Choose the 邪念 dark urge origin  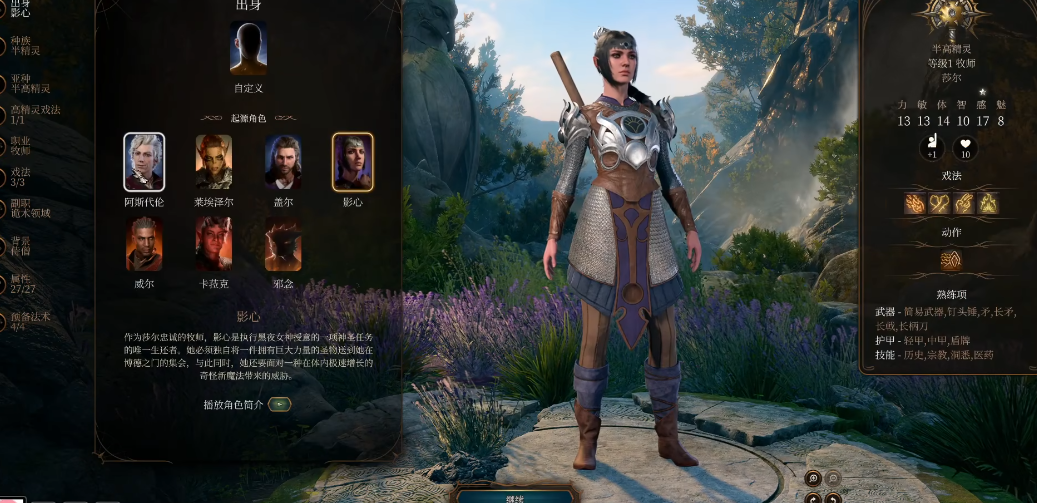point(283,244)
